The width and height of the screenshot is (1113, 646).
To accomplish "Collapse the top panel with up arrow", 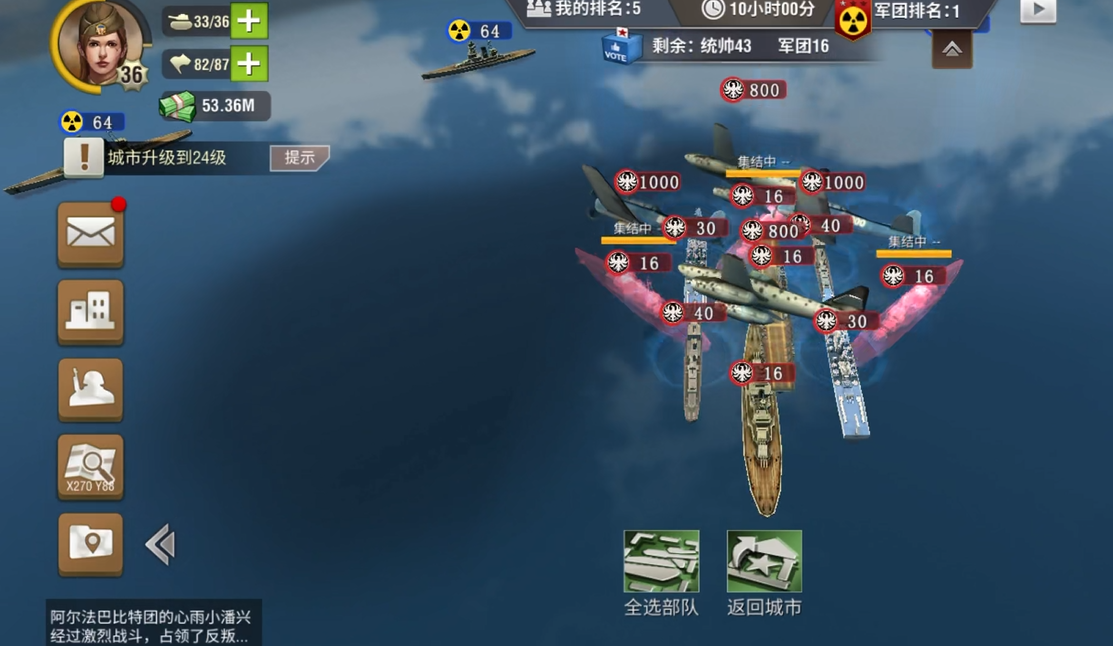I will [952, 49].
